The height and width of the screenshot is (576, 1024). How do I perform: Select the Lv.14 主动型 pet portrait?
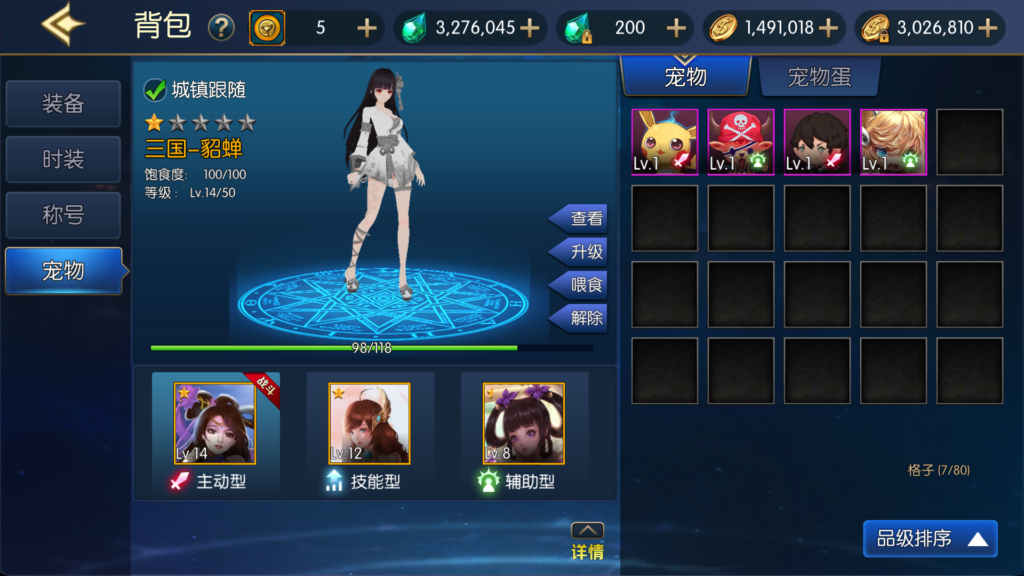(215, 424)
